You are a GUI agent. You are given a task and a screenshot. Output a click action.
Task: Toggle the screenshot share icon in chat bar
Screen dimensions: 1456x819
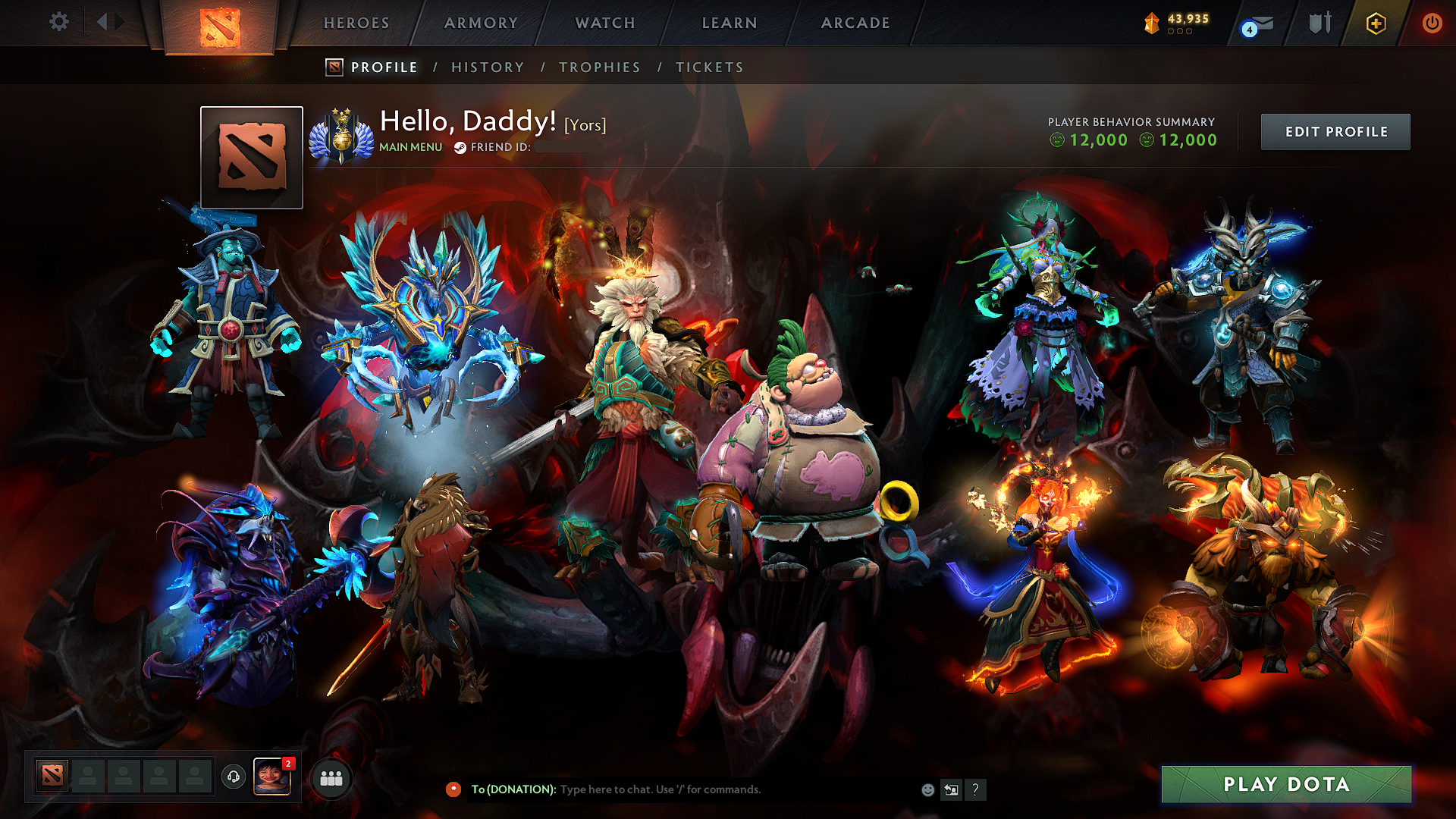coord(951,789)
